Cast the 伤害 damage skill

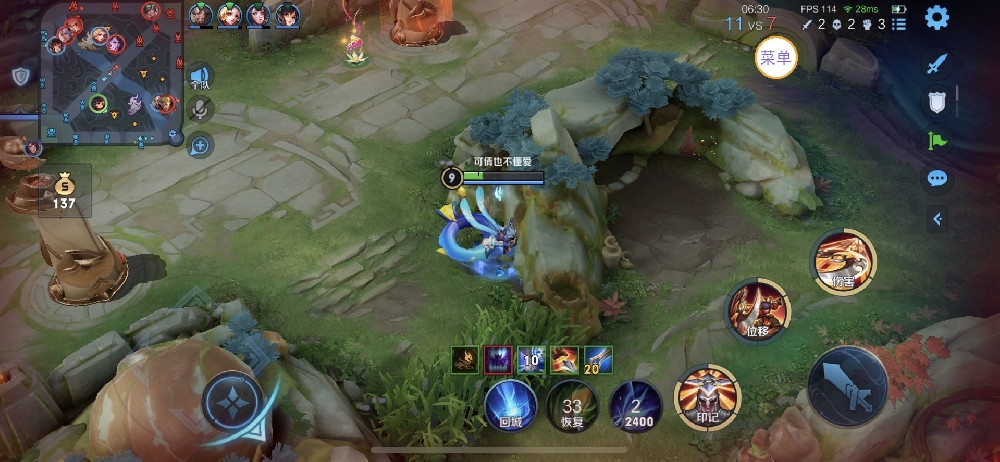(843, 260)
